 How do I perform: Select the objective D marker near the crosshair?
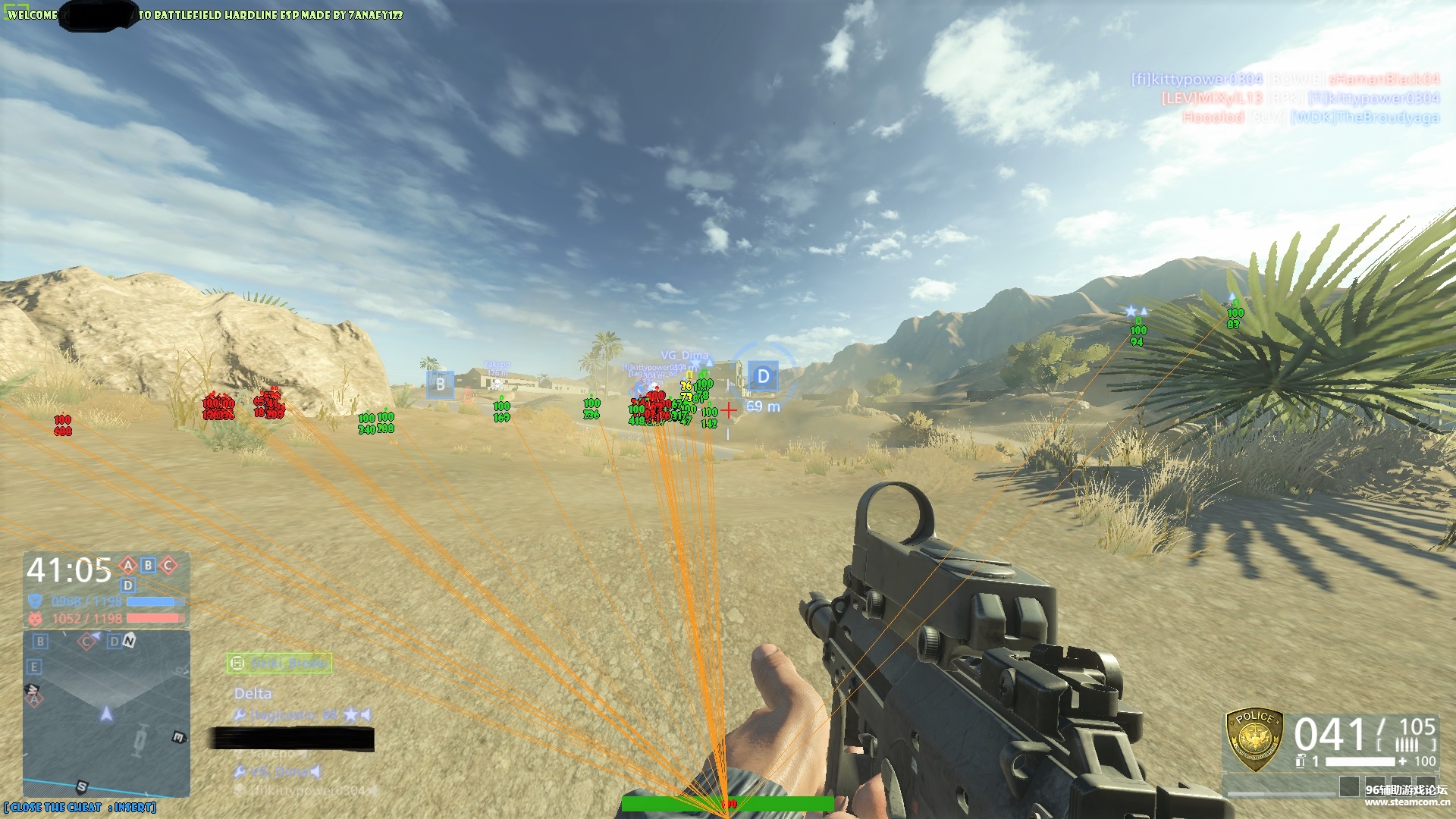click(762, 376)
